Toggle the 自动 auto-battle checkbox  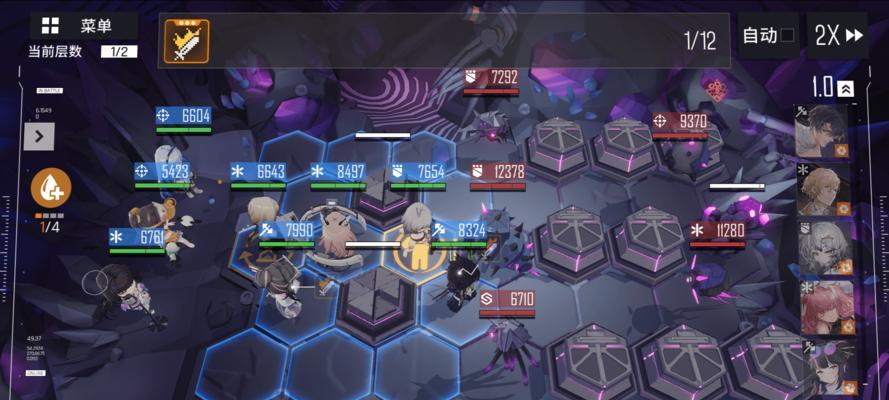coord(787,36)
